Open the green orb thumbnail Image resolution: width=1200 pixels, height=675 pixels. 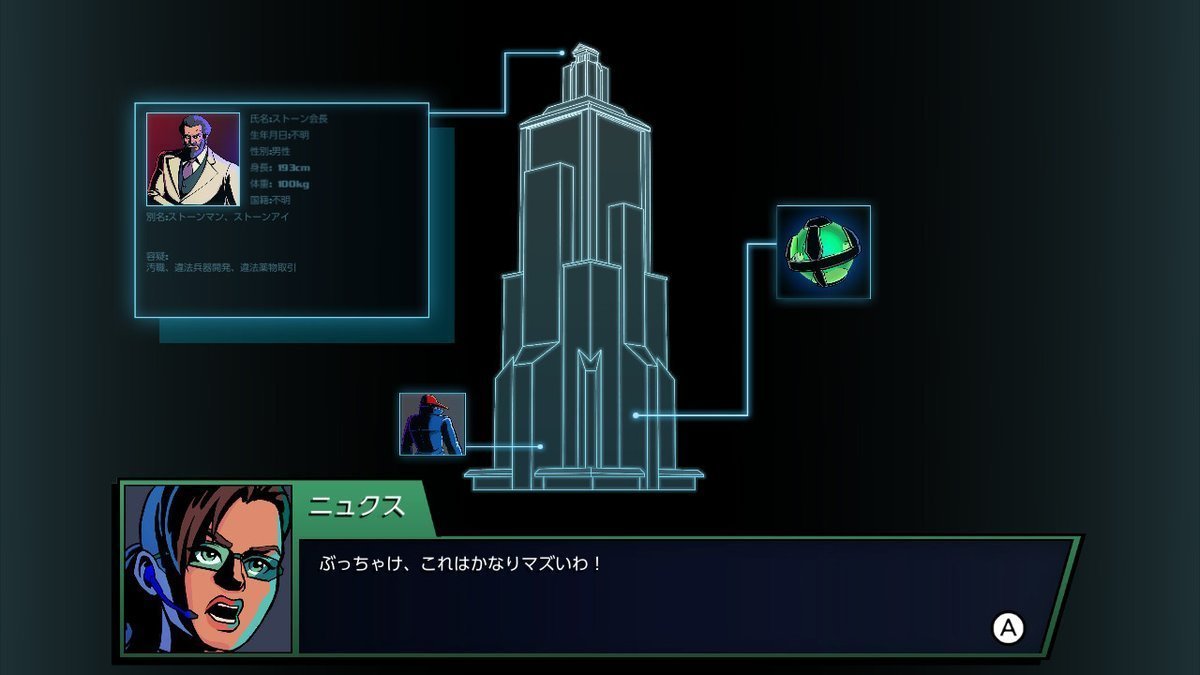tap(823, 252)
